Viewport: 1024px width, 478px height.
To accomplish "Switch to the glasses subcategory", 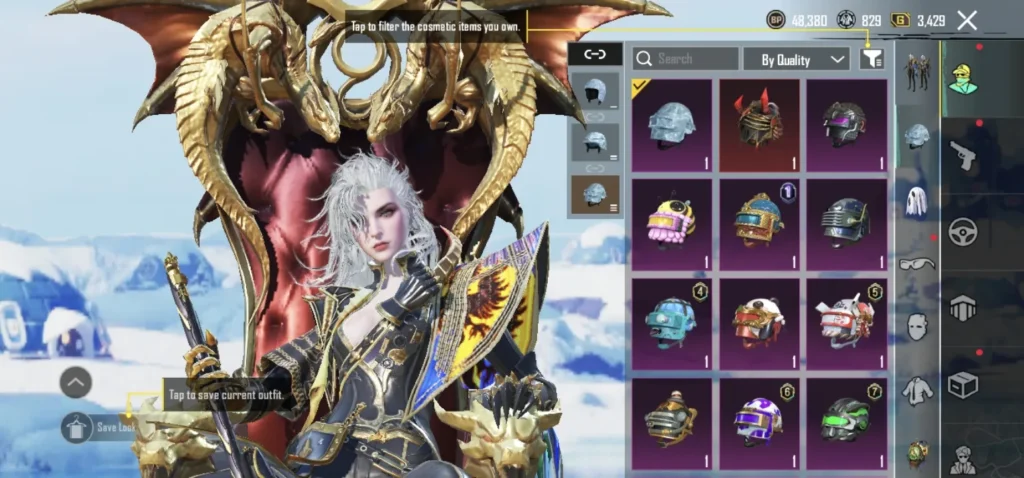I will click(x=917, y=264).
